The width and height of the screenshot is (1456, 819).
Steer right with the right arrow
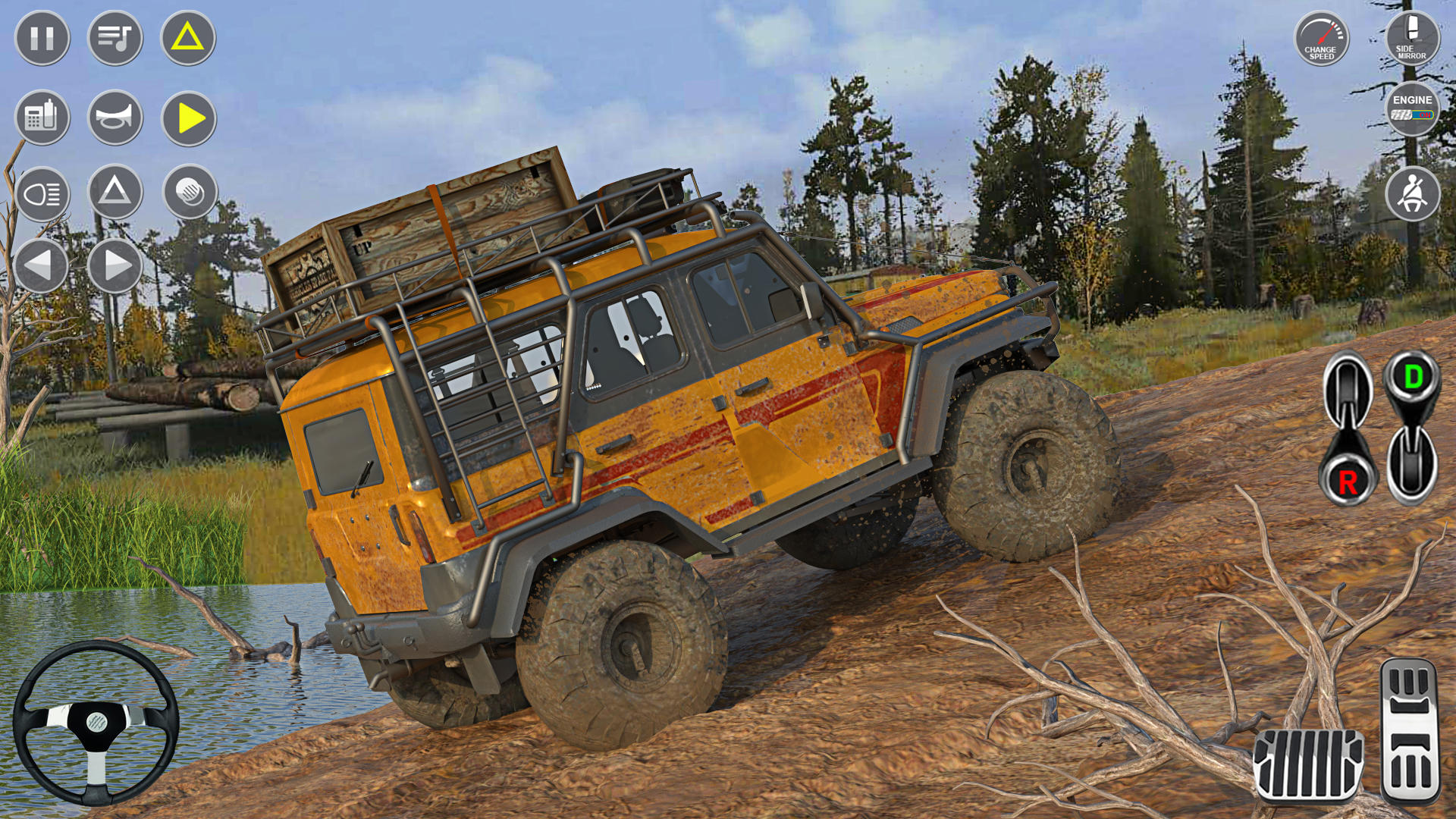pyautogui.click(x=114, y=265)
